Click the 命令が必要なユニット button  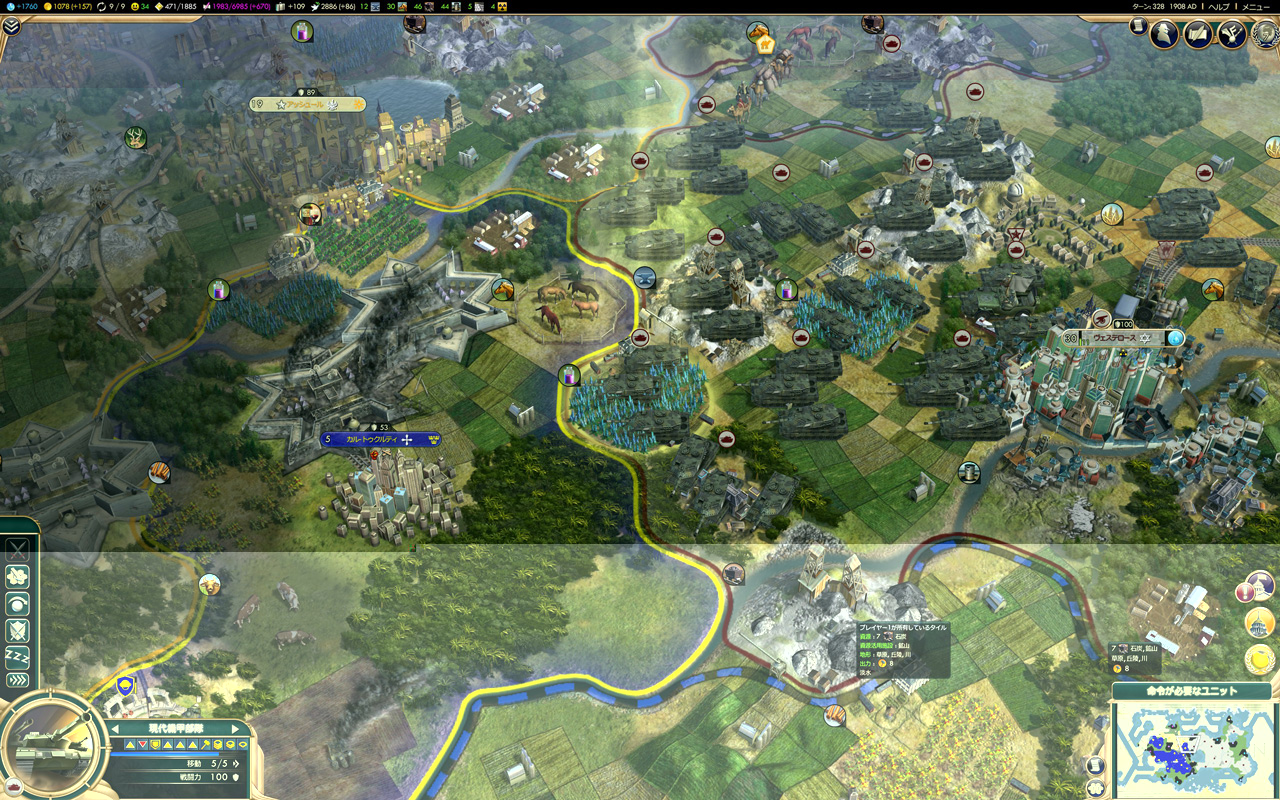point(1191,691)
